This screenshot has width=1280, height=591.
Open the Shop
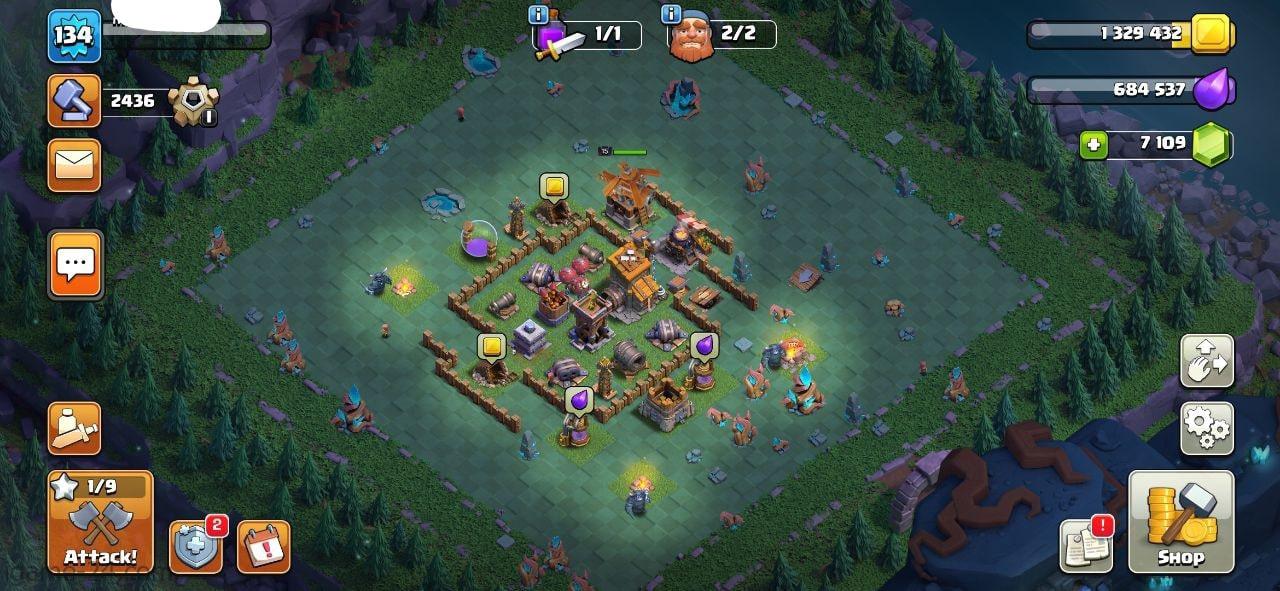coord(1181,523)
